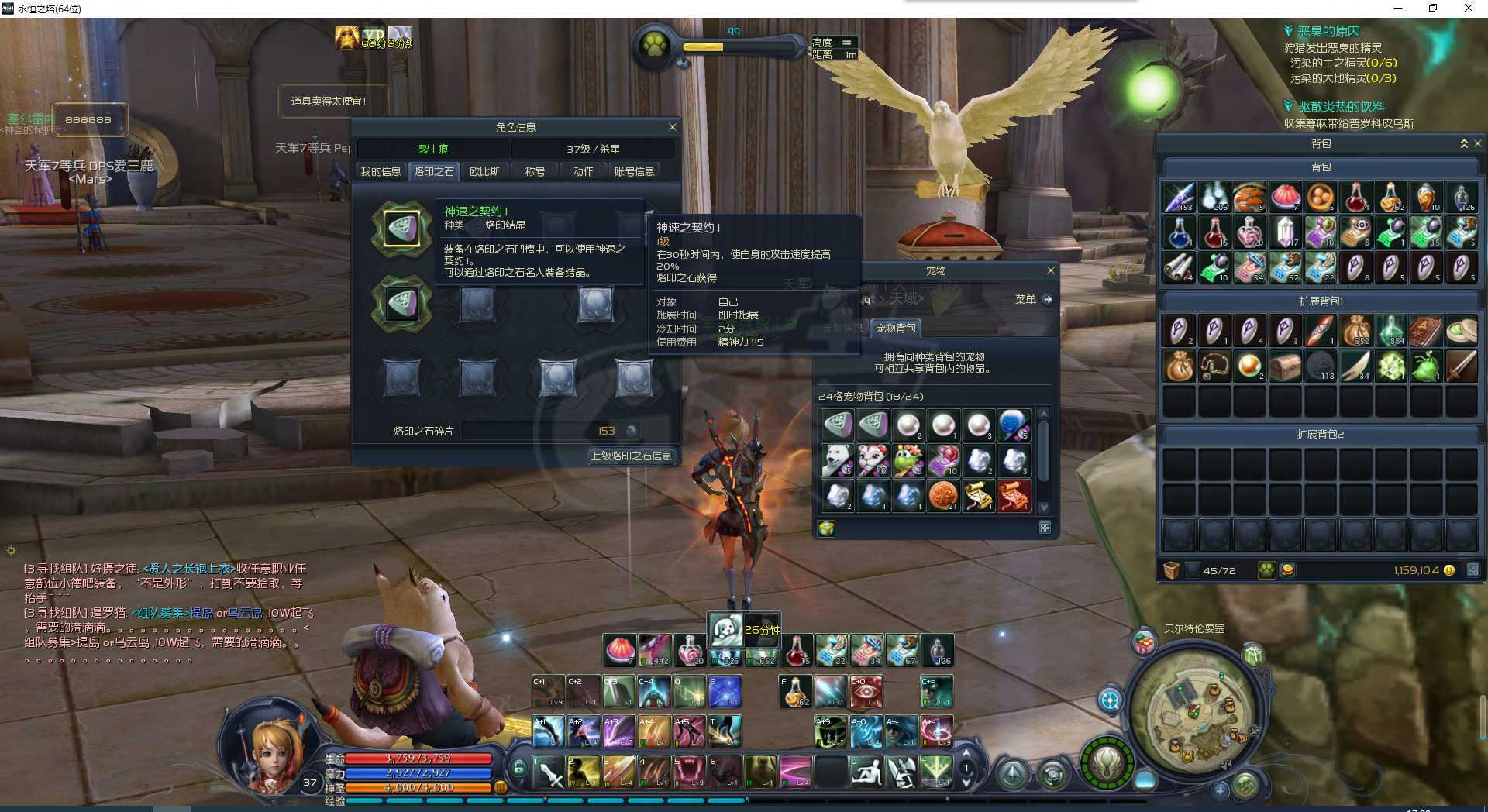Minimize the game window
The height and width of the screenshot is (812, 1488).
click(1398, 9)
